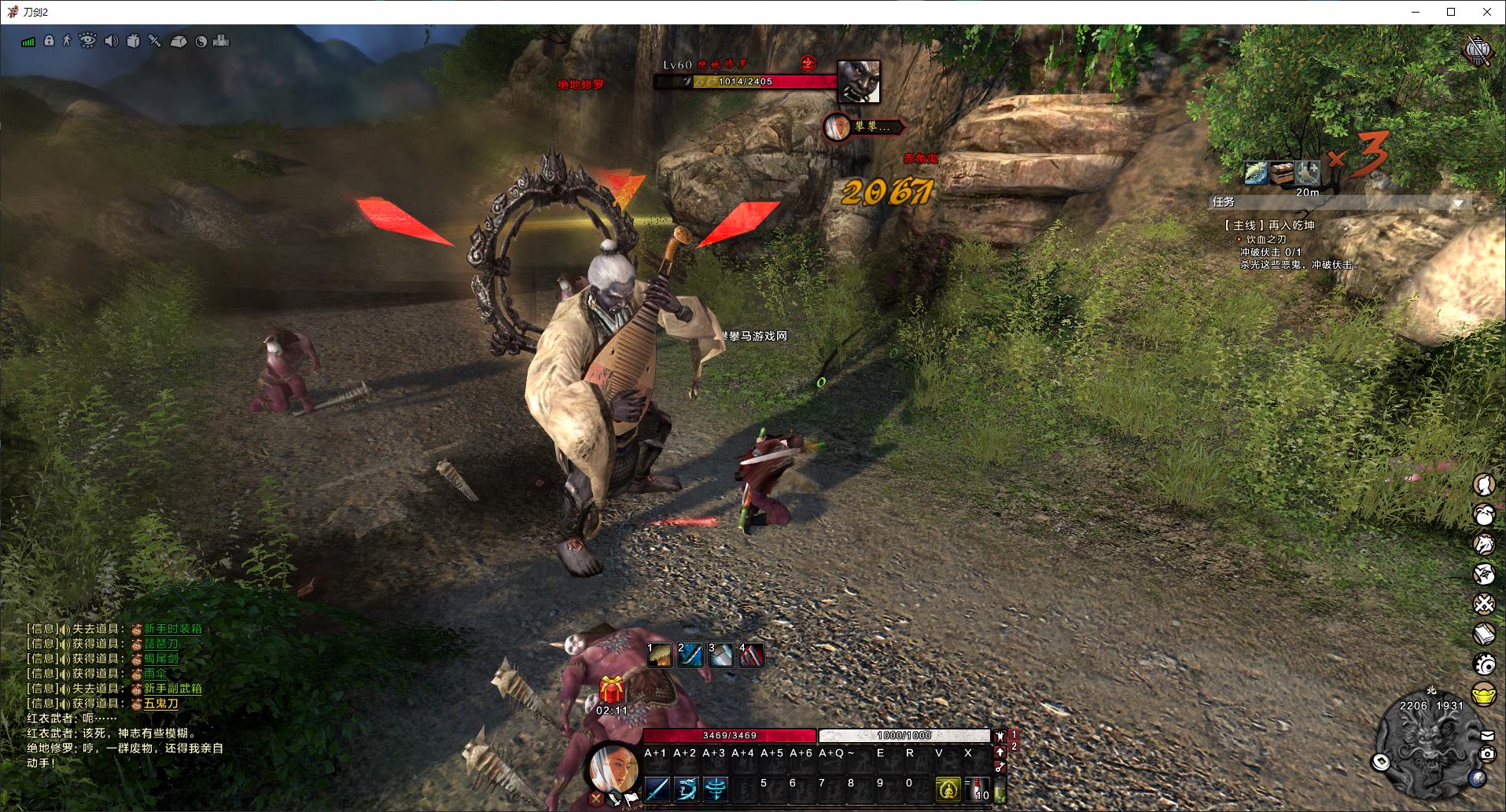Activate the blue whirlwind skill
Image resolution: width=1506 pixels, height=812 pixels.
pyautogui.click(x=715, y=788)
